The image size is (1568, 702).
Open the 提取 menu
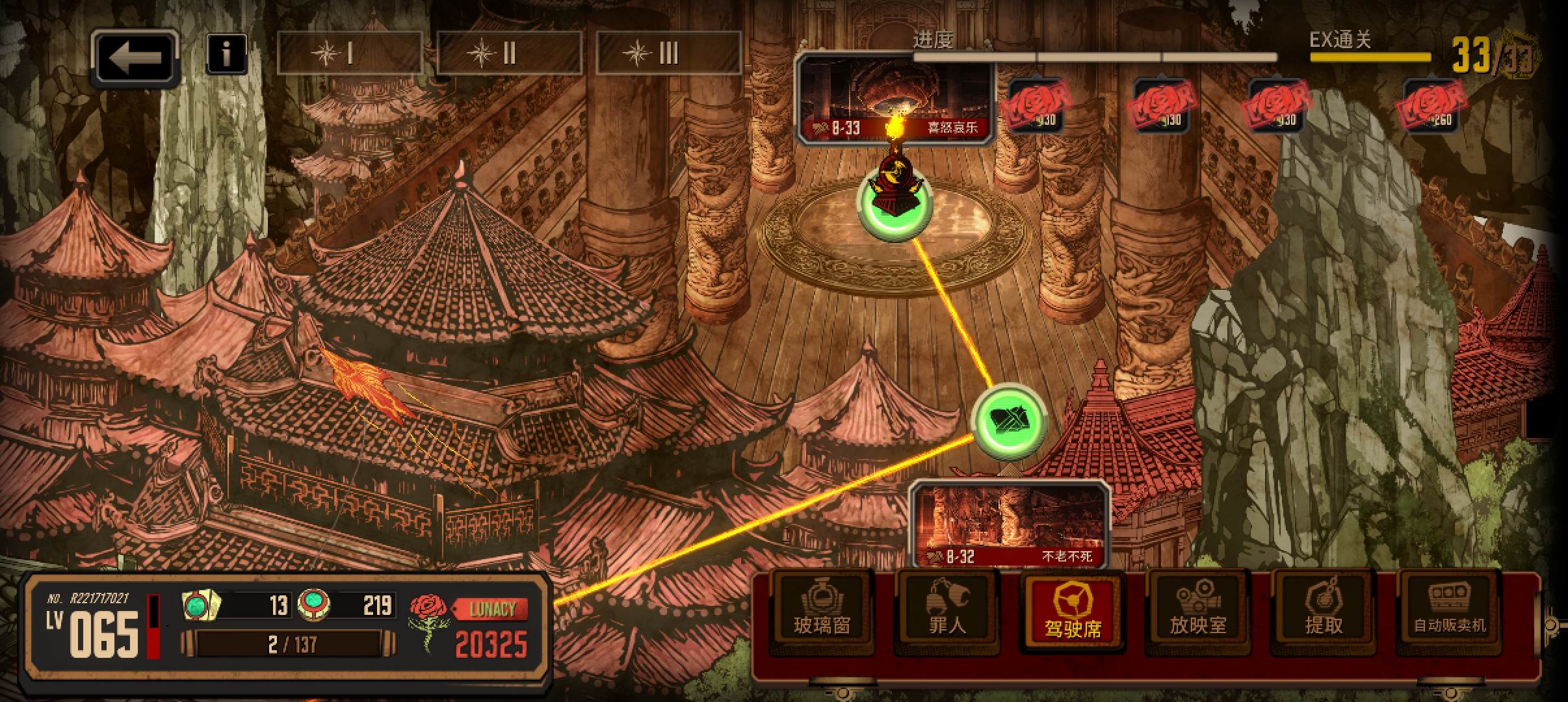1324,612
